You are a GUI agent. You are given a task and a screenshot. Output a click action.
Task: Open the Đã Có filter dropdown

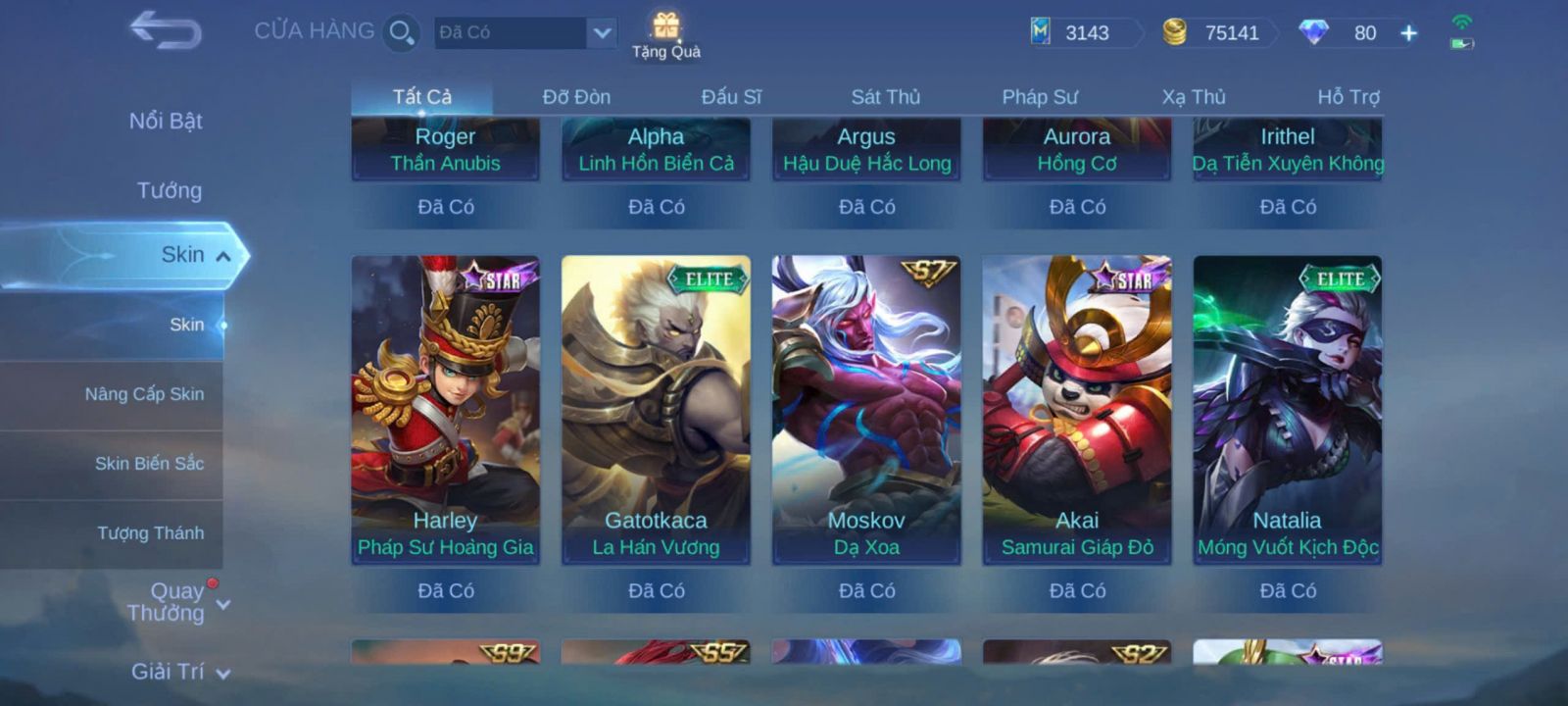601,32
